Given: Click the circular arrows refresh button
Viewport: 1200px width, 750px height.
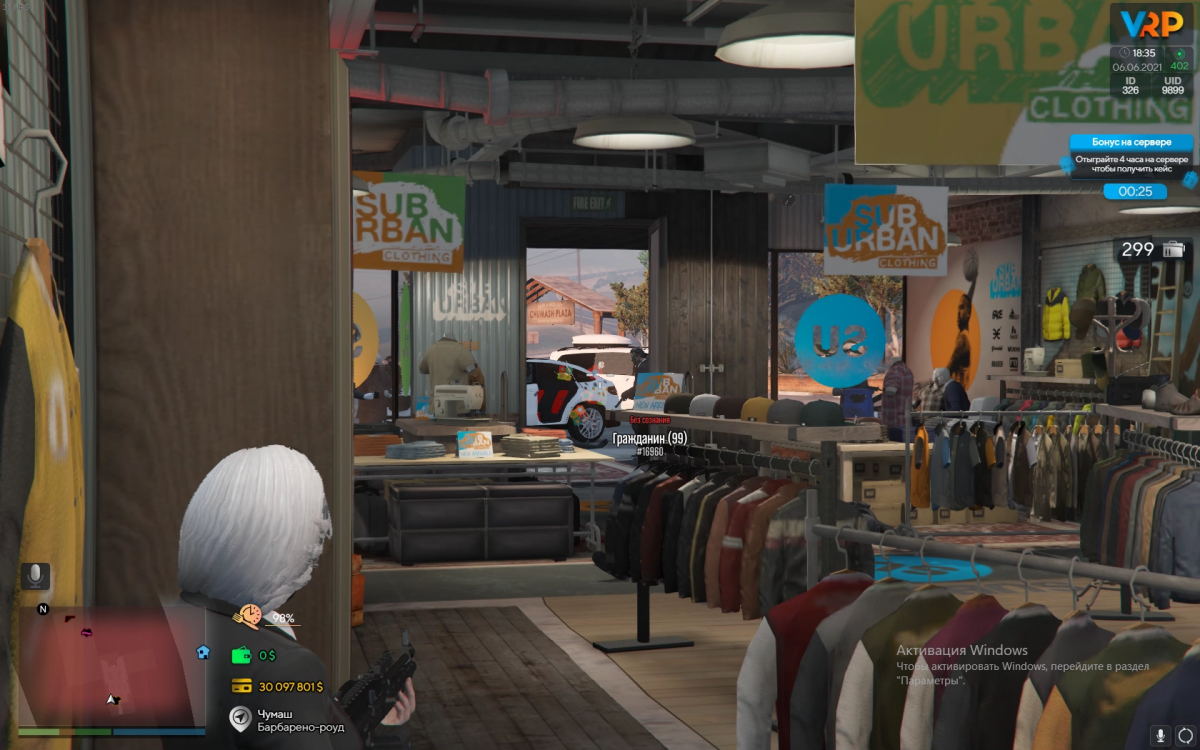Looking at the screenshot, I should (x=1186, y=735).
